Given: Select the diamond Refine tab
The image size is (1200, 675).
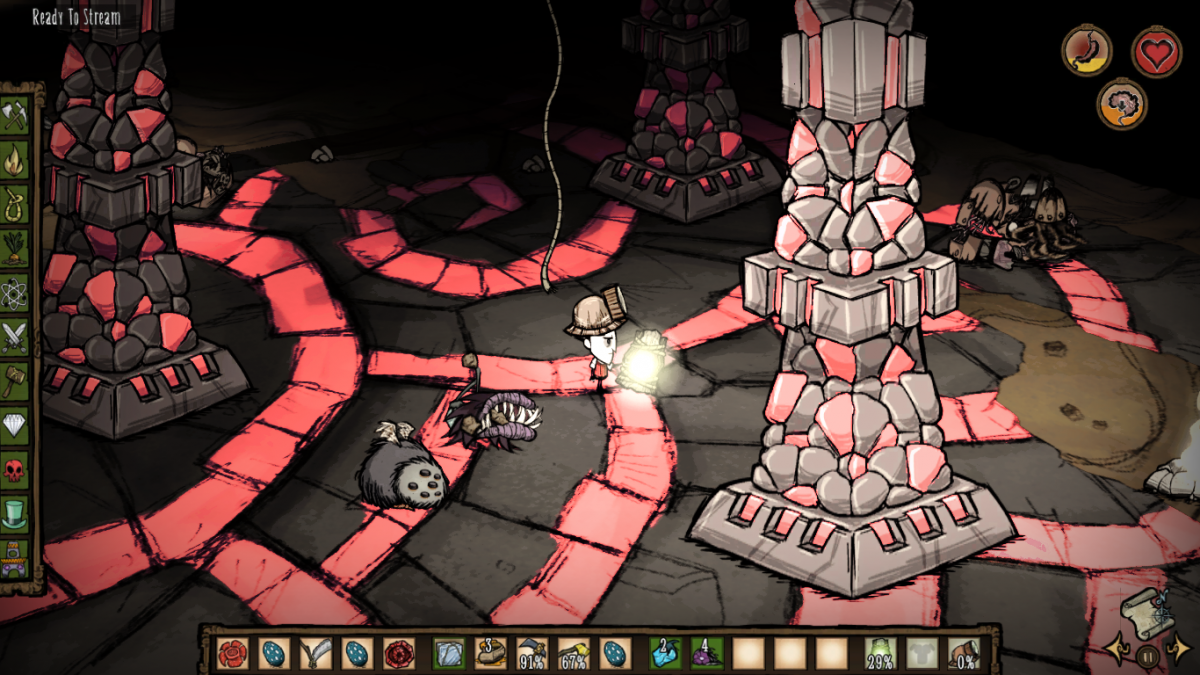Looking at the screenshot, I should (15, 426).
